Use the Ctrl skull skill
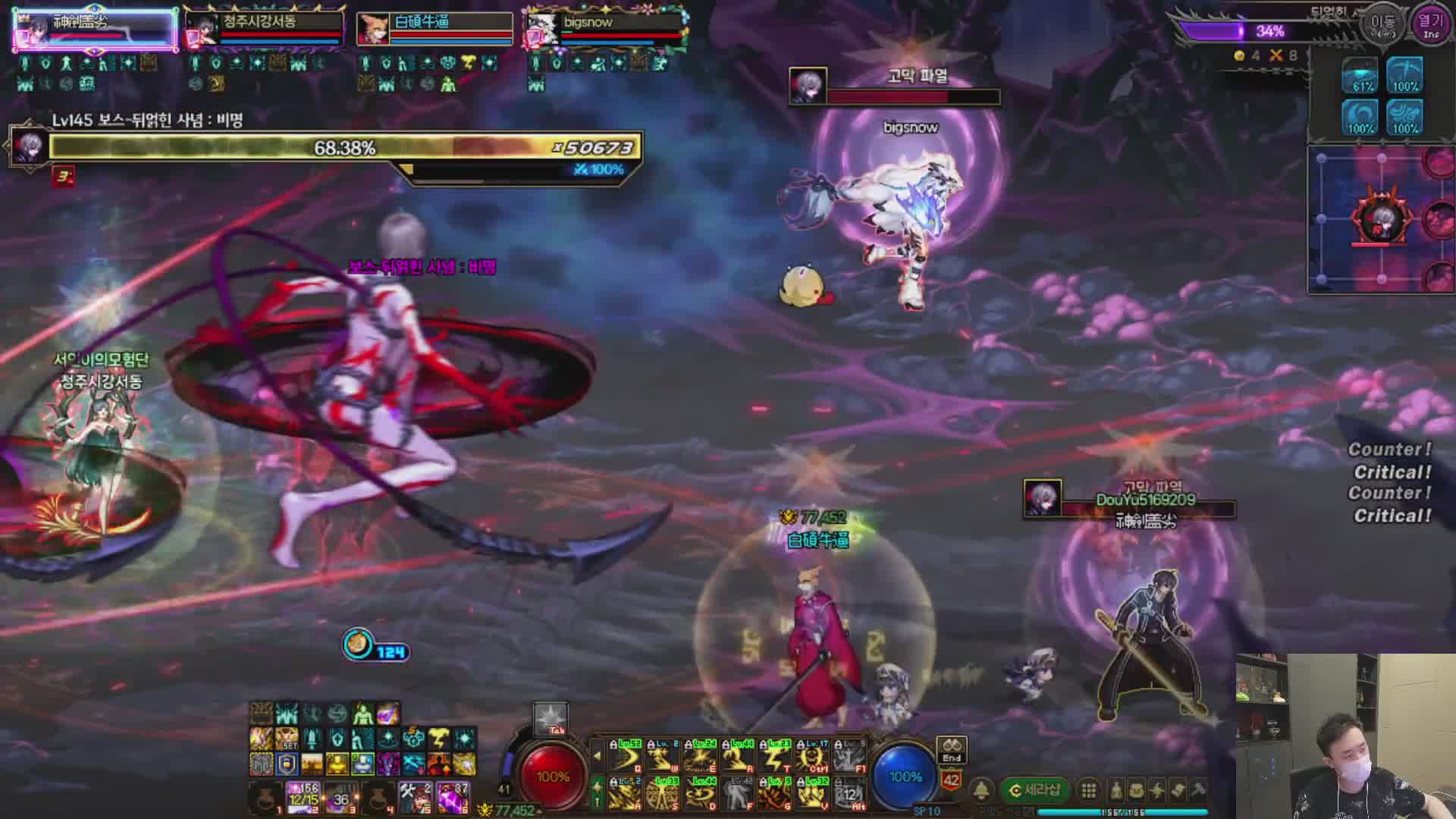Image resolution: width=1456 pixels, height=819 pixels. pyautogui.click(x=812, y=757)
